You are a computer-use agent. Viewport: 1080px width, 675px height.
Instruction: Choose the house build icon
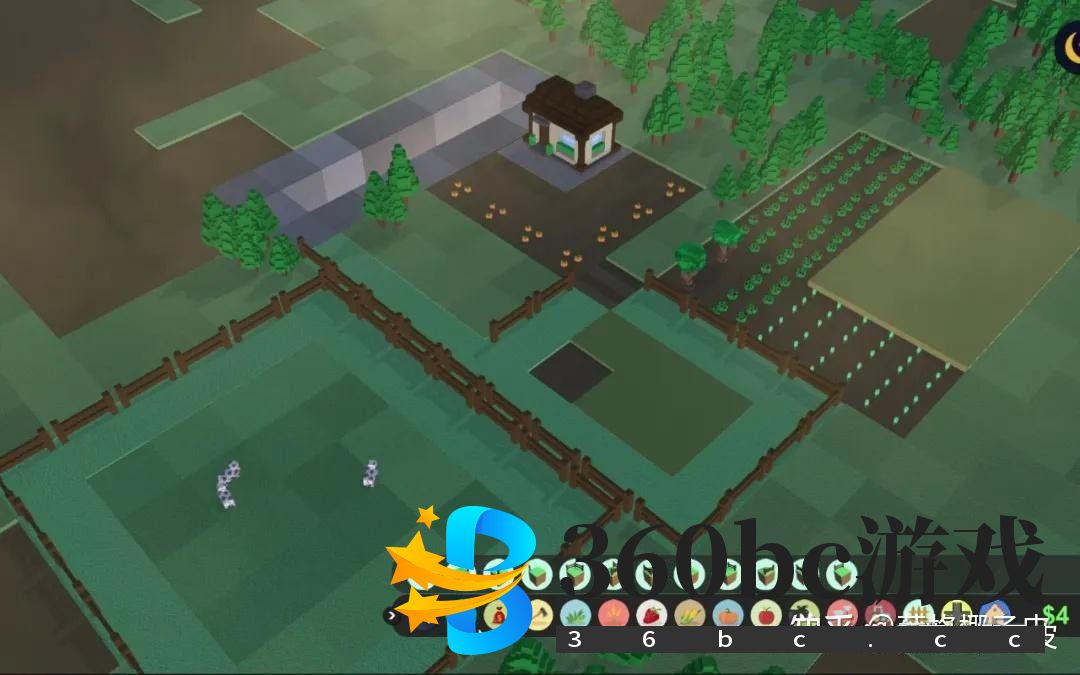[995, 615]
